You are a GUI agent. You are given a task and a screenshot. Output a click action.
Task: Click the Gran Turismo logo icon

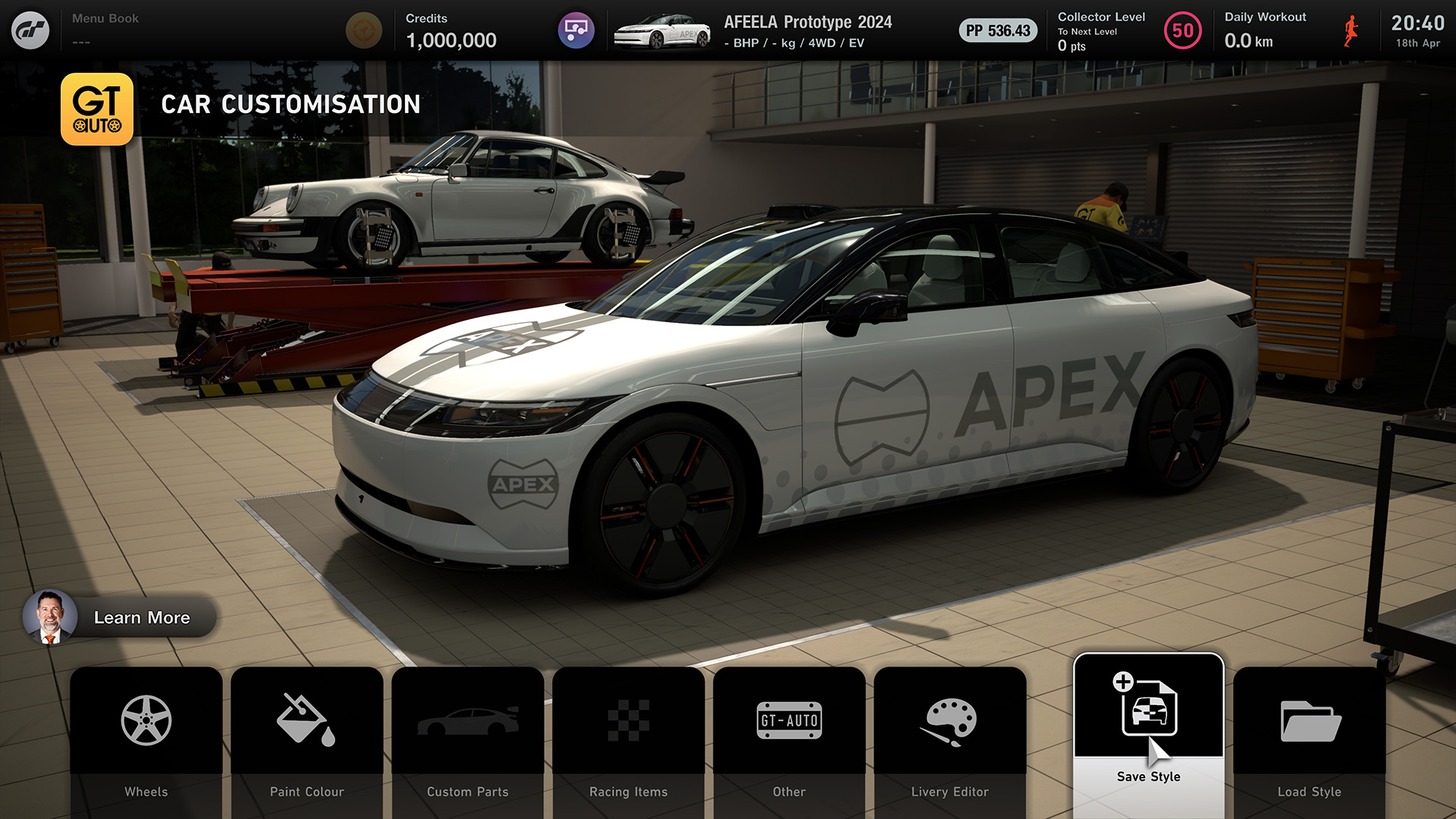[30, 30]
